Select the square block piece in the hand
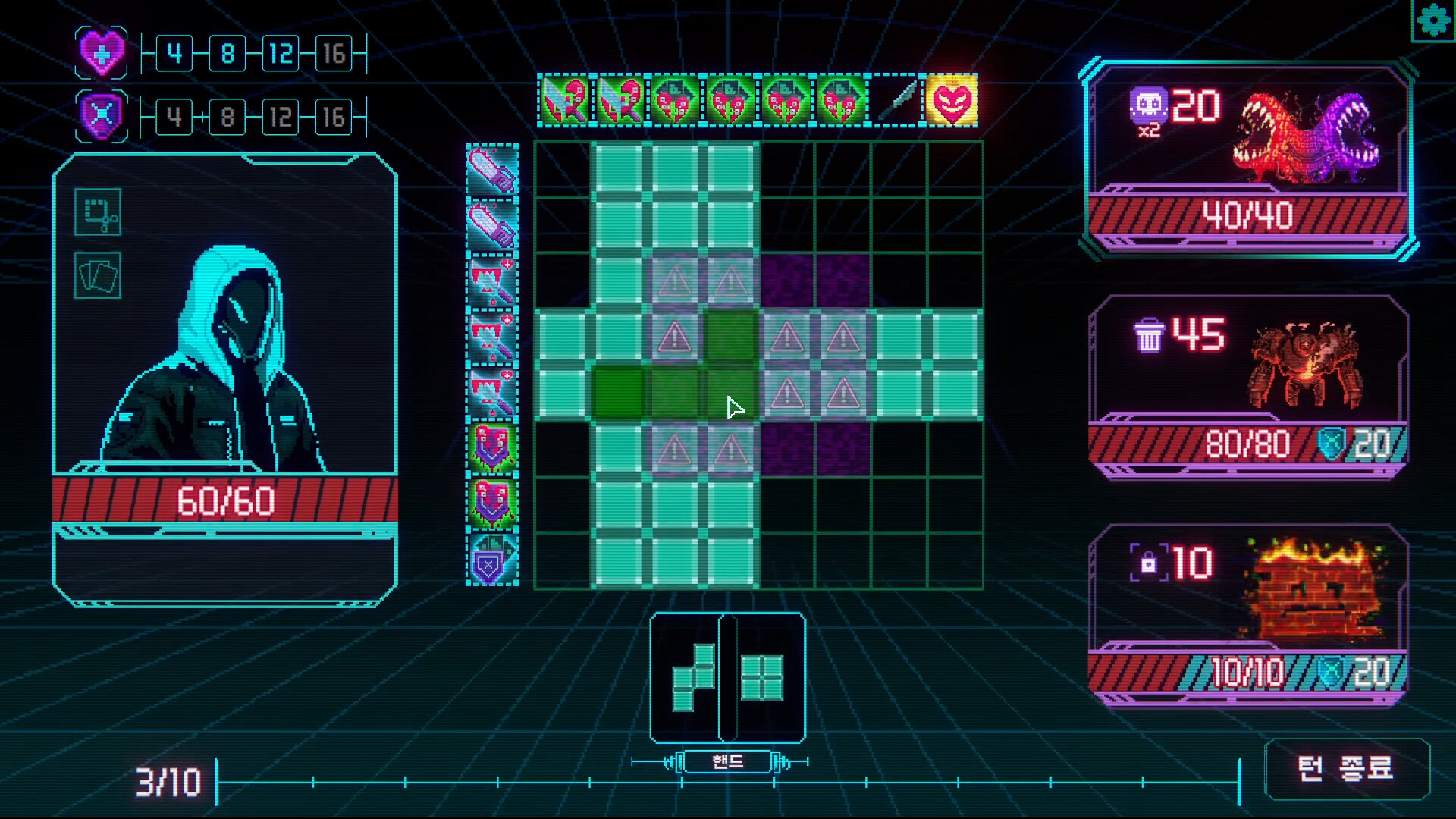 point(764,679)
